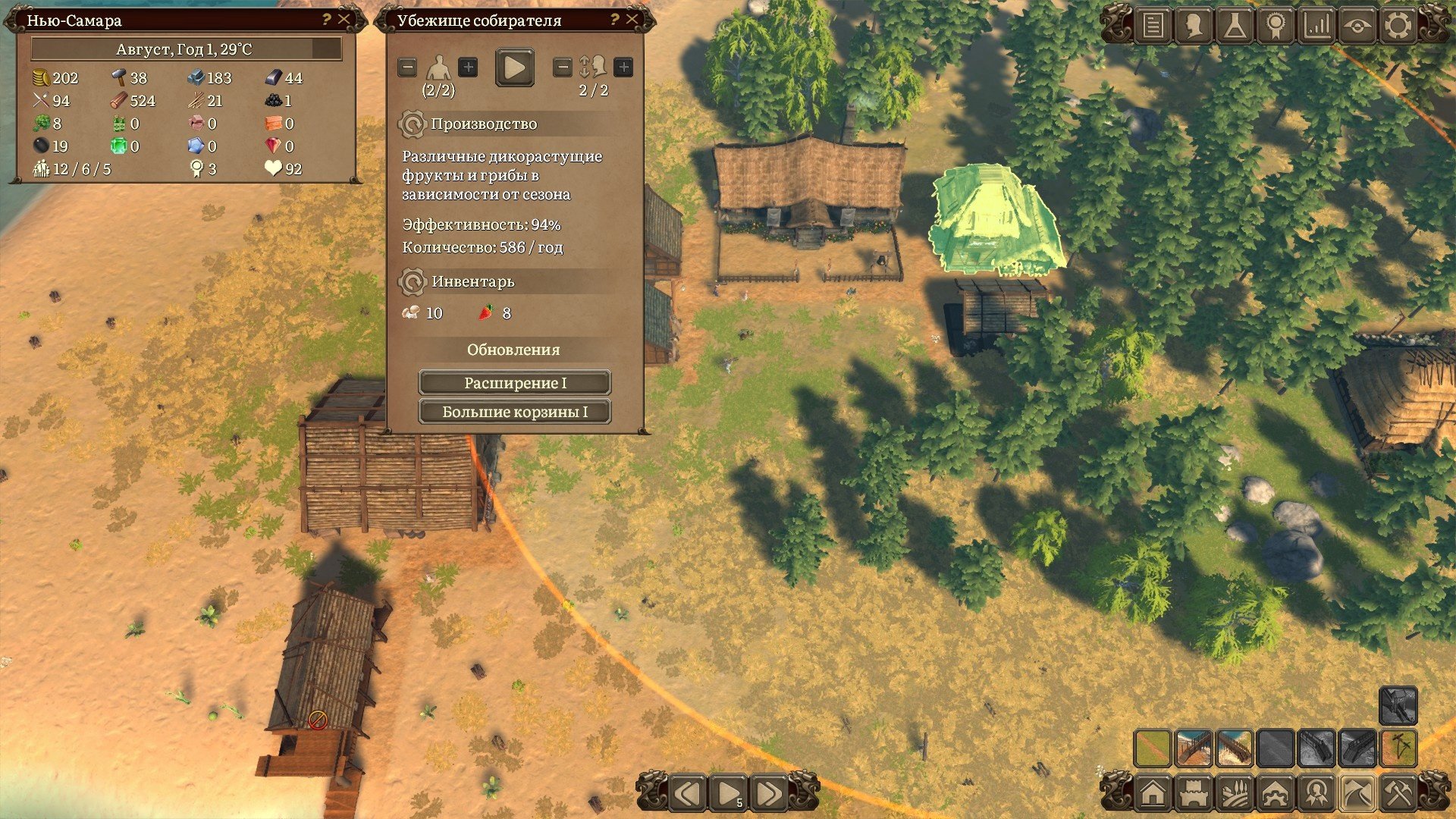This screenshot has width=1456, height=819.
Task: Open the farming fields build category
Action: click(1235, 793)
